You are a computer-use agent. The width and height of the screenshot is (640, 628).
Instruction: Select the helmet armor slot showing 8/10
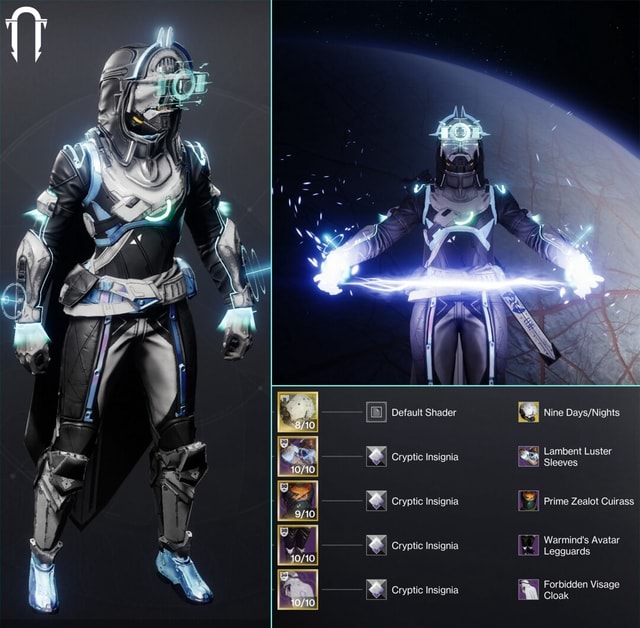298,411
